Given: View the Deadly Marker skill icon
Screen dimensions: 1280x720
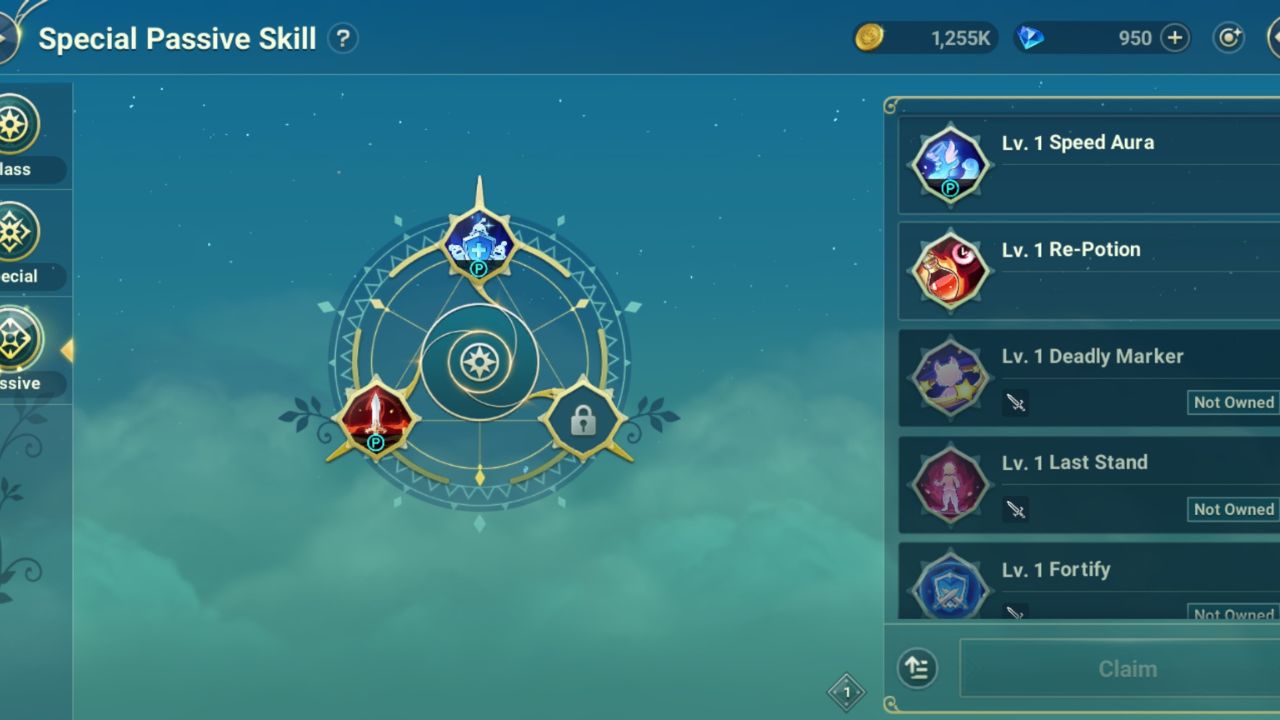Looking at the screenshot, I should click(949, 378).
